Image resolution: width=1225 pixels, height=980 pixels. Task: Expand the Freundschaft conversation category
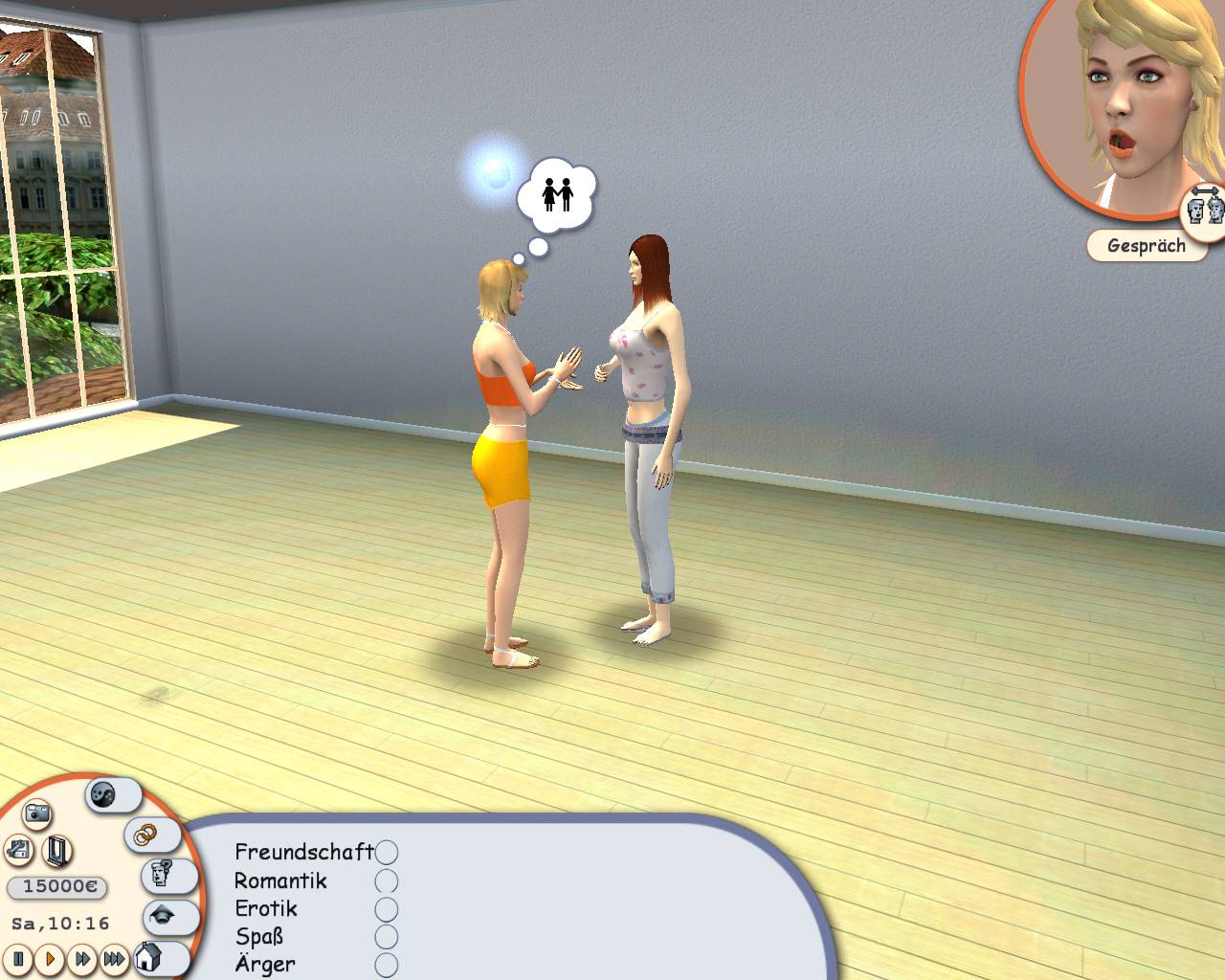coord(304,851)
